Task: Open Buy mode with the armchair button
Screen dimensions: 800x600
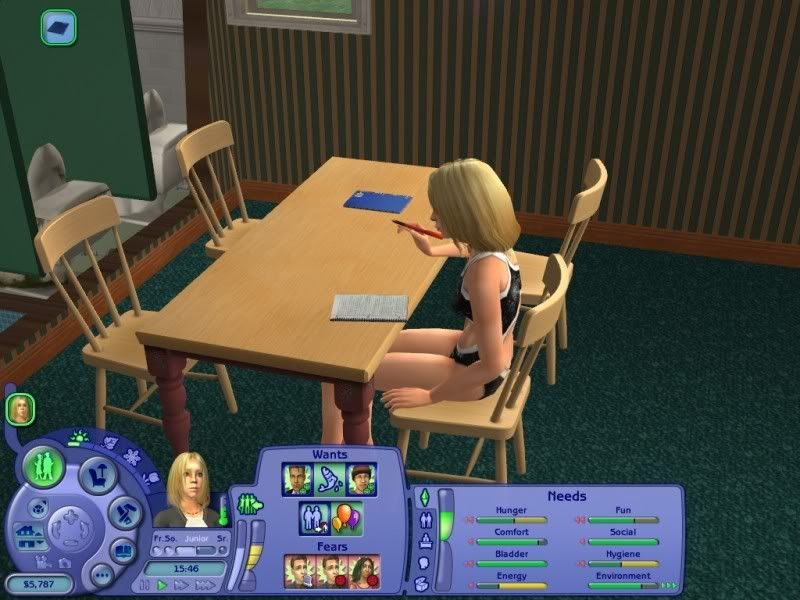Action: tap(97, 477)
